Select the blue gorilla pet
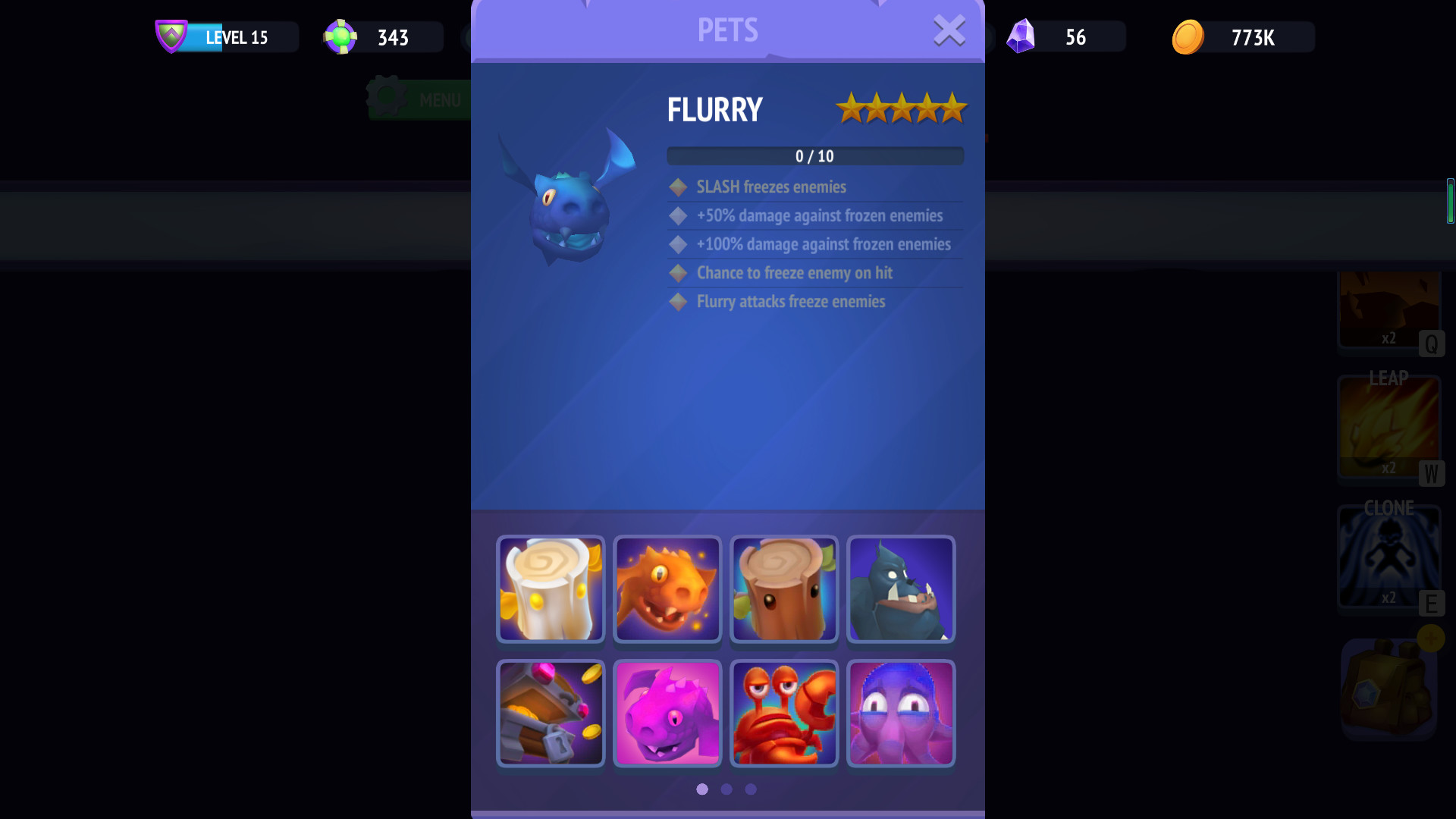This screenshot has width=1456, height=819. [901, 590]
